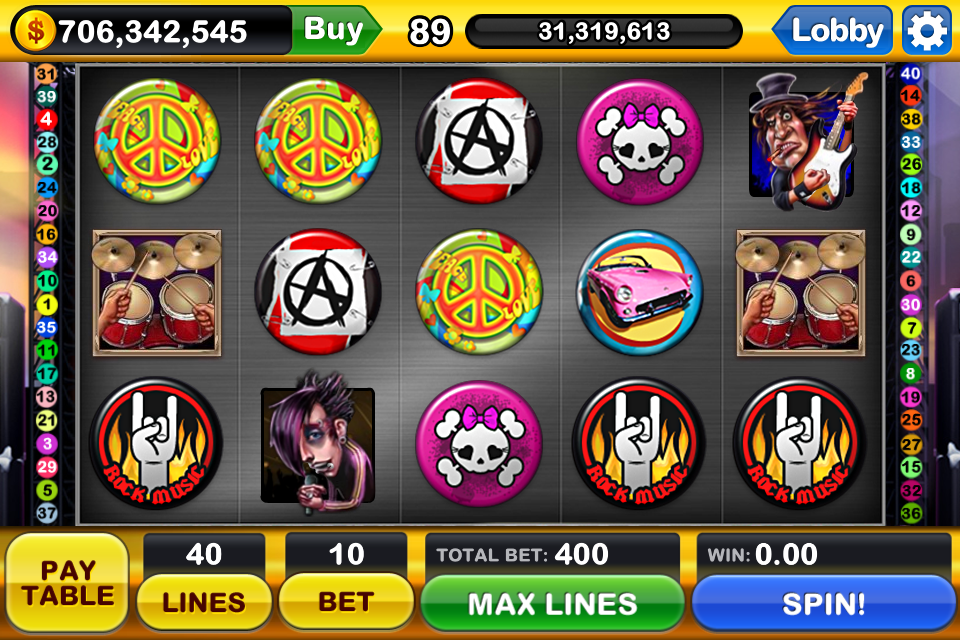Change the number of Lines

click(204, 602)
